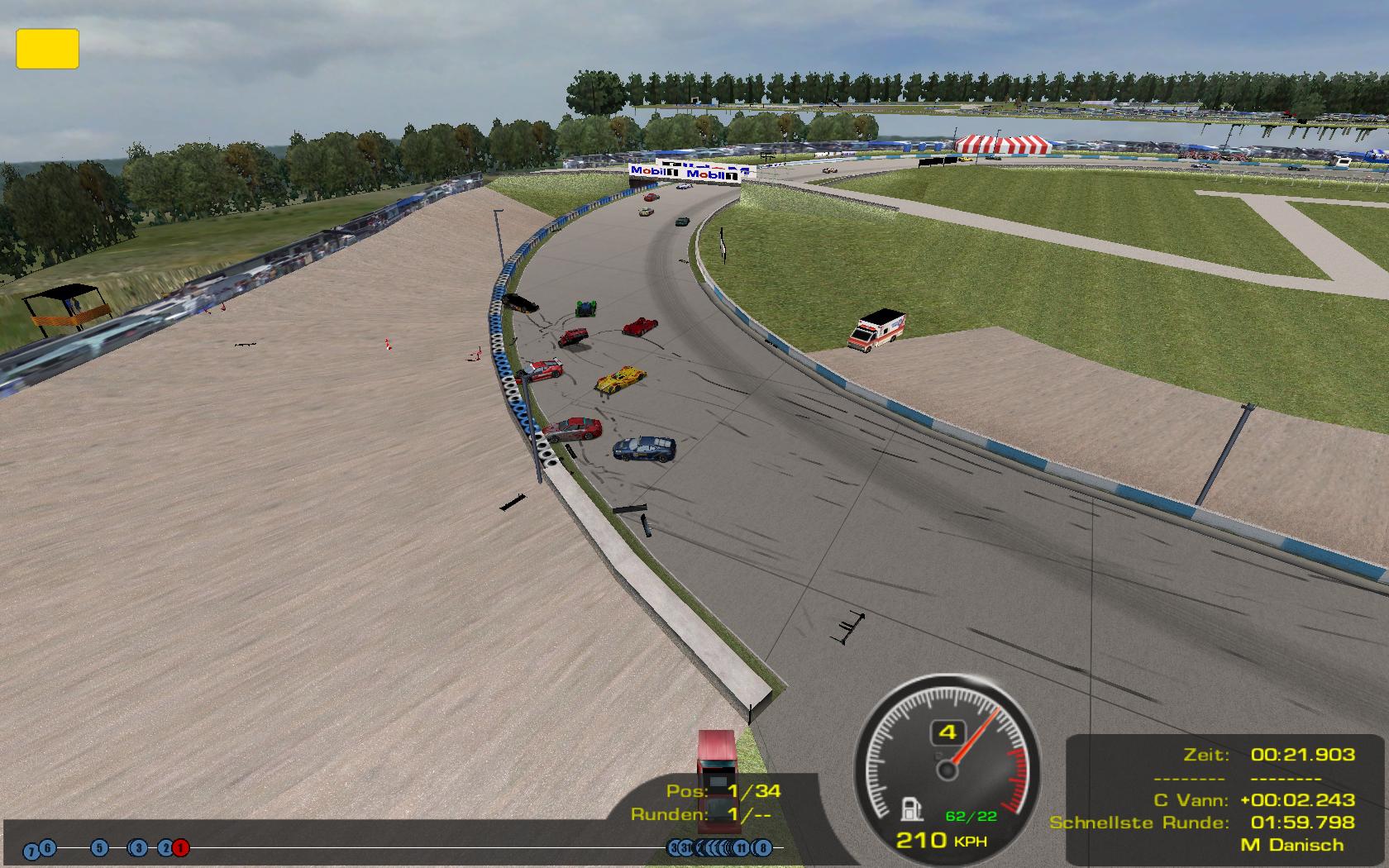The width and height of the screenshot is (1389, 868).
Task: Pick the blue car marker numbered 6
Action: pyautogui.click(x=48, y=847)
